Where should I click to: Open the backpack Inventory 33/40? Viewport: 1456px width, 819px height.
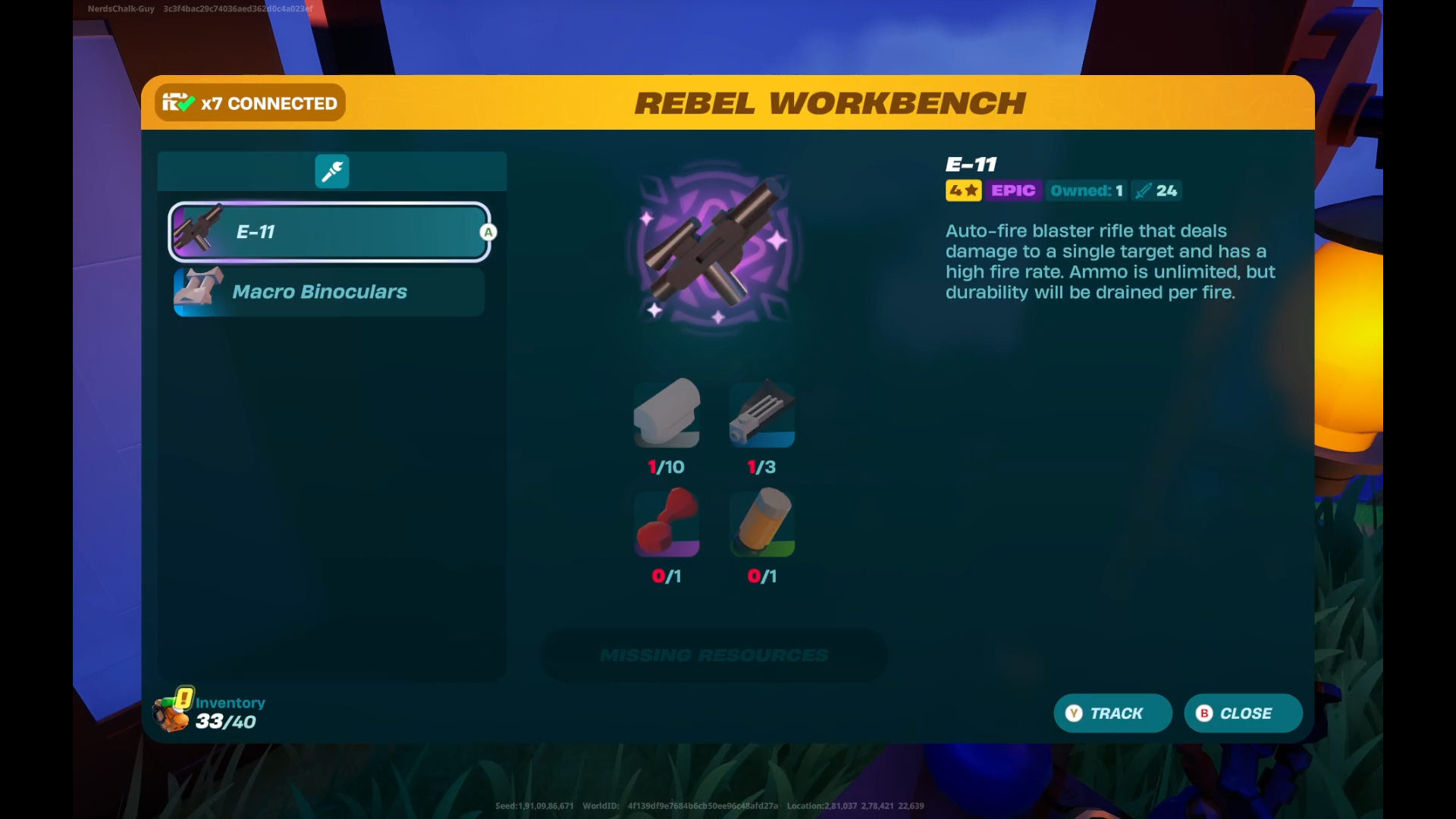(x=210, y=711)
